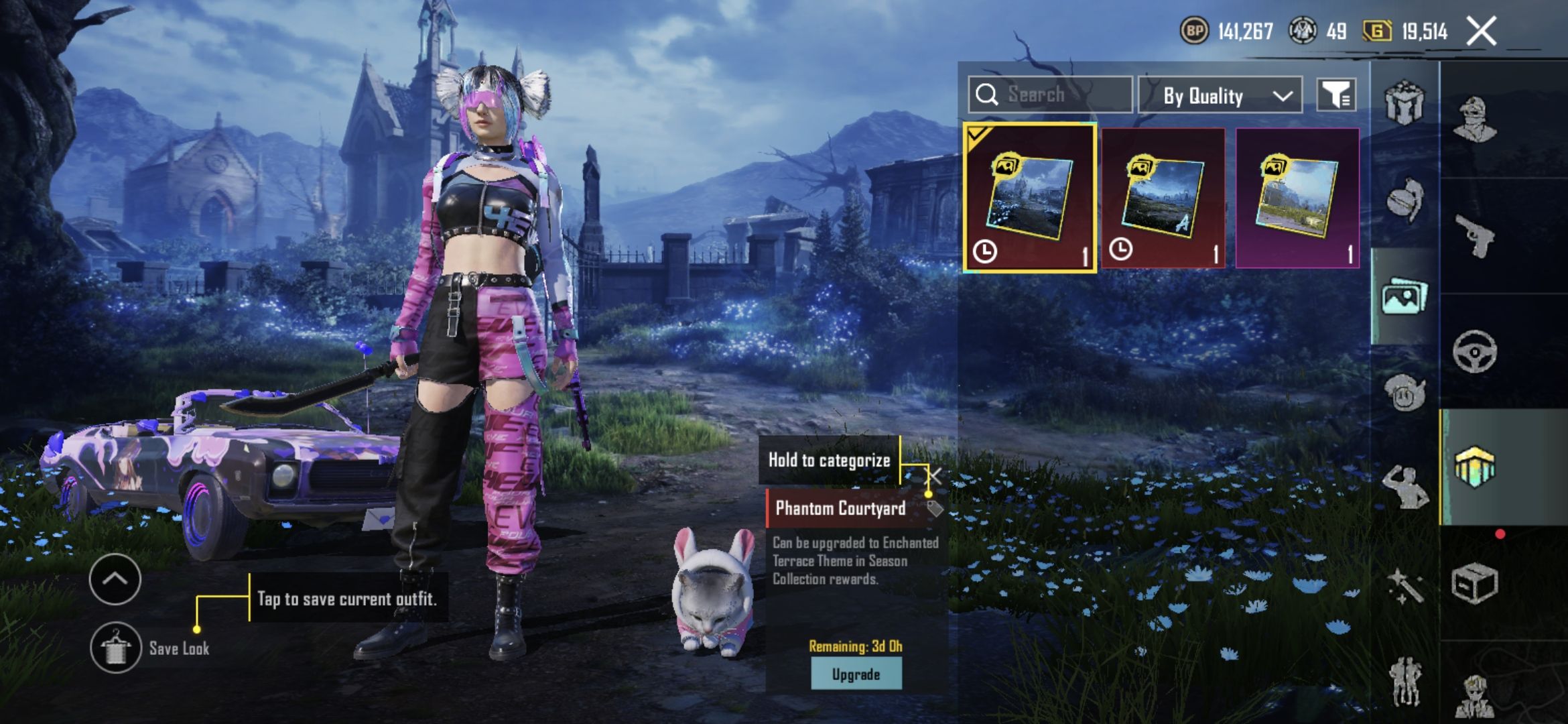Open the steering wheel vehicle category
This screenshot has width=1568, height=724.
pos(1475,351)
